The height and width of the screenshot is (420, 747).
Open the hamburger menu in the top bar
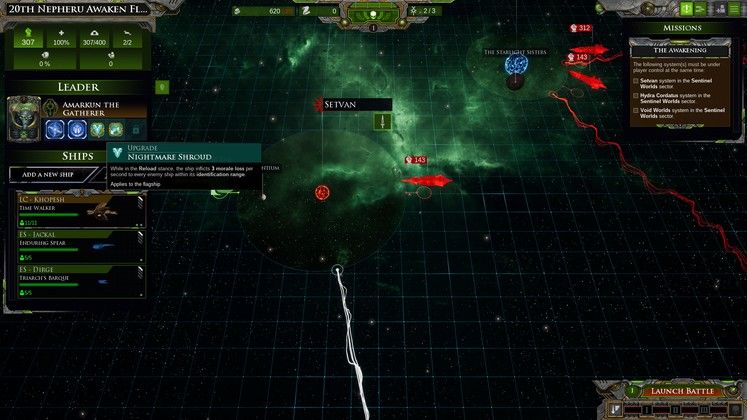pyautogui.click(x=735, y=9)
